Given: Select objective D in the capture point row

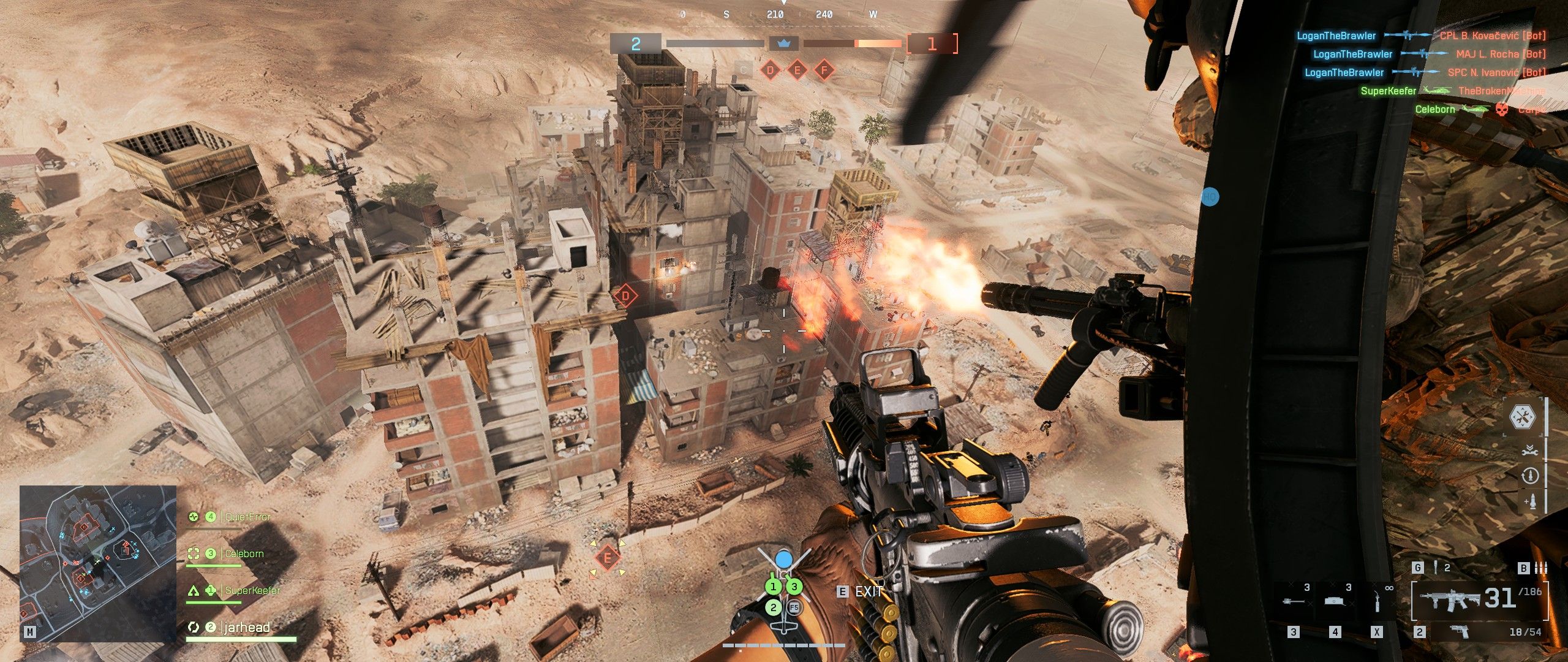Looking at the screenshot, I should tap(771, 70).
